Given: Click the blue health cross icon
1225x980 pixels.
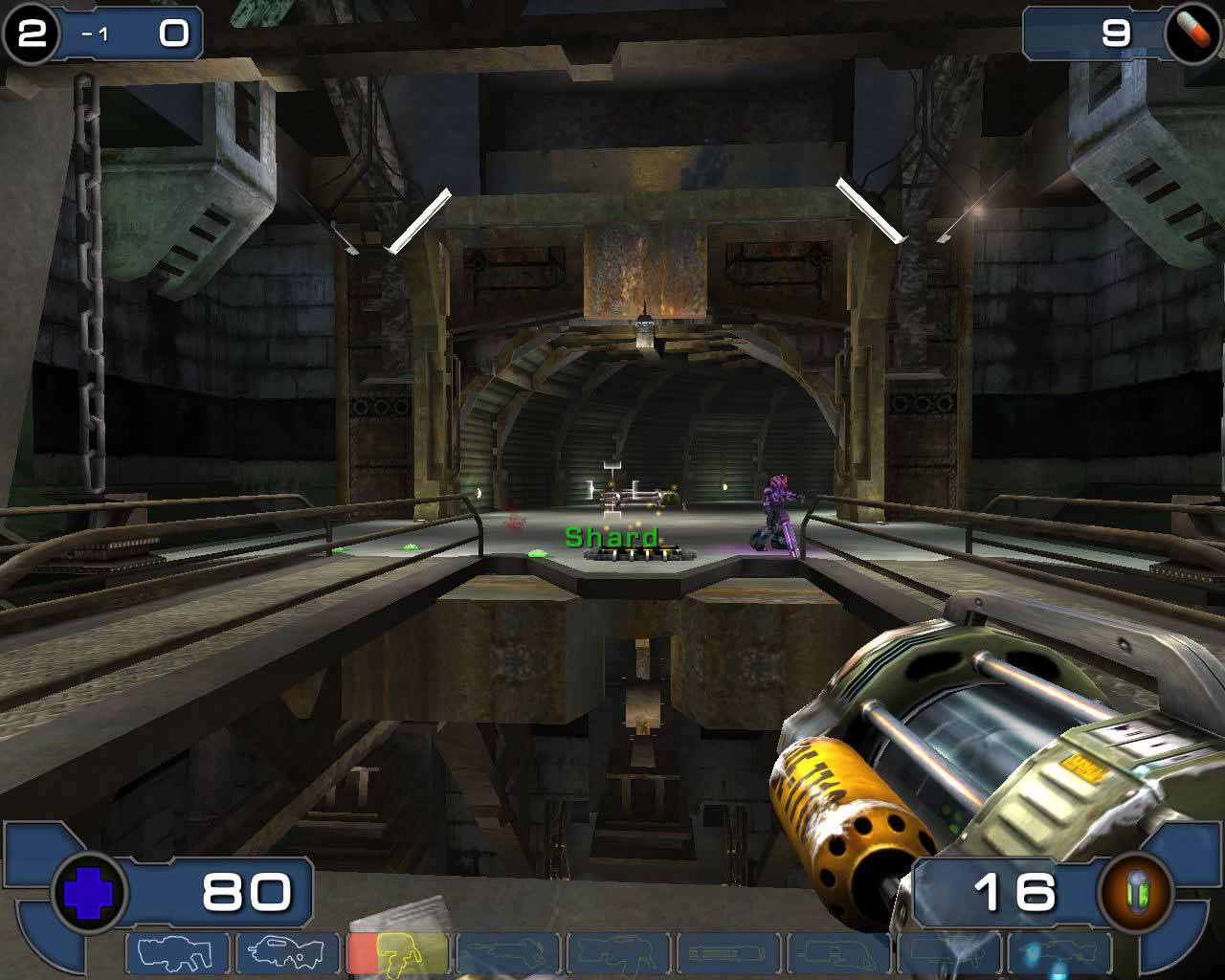Looking at the screenshot, I should point(89,893).
